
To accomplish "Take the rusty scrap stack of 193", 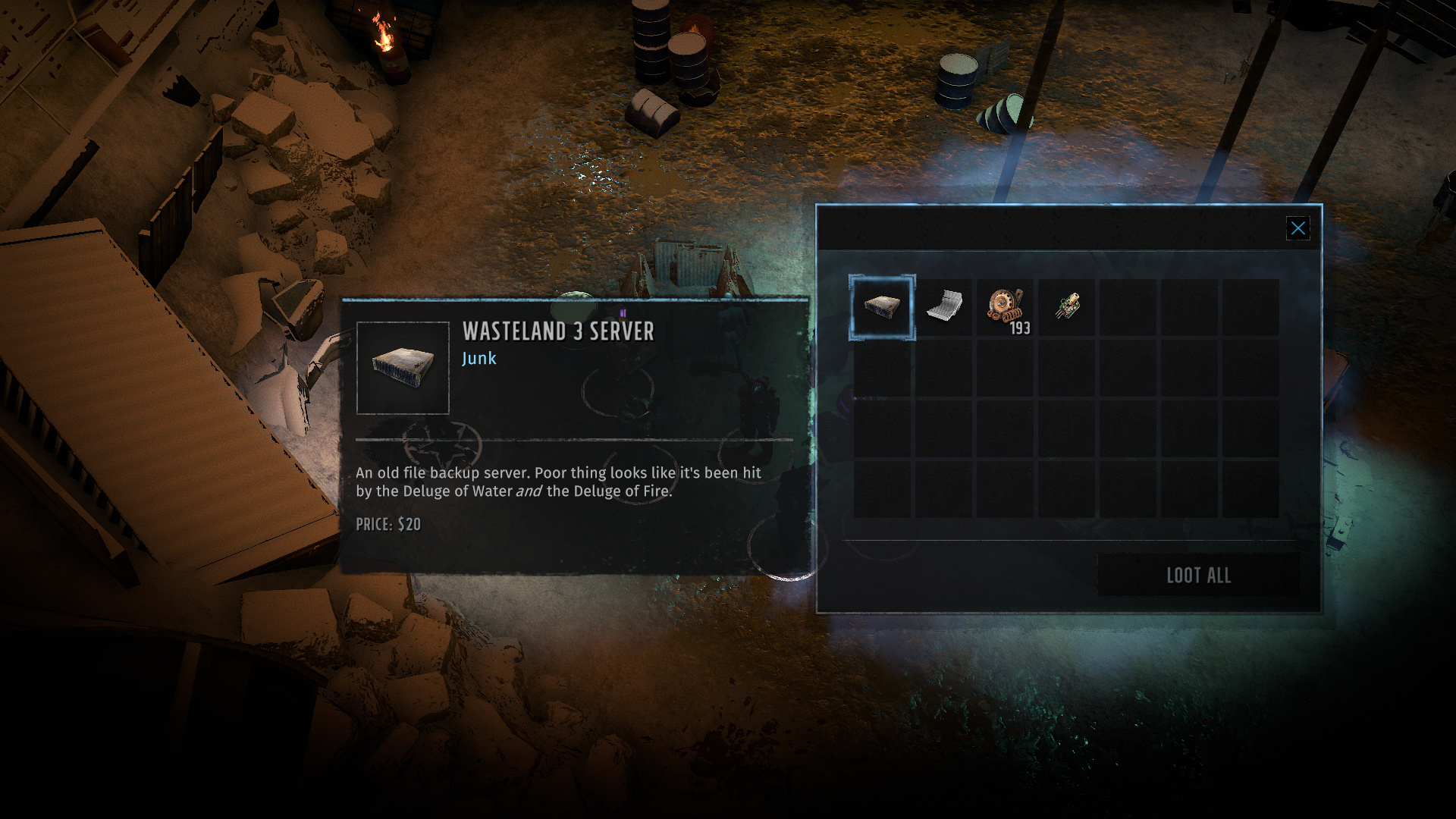I will coord(1006,307).
